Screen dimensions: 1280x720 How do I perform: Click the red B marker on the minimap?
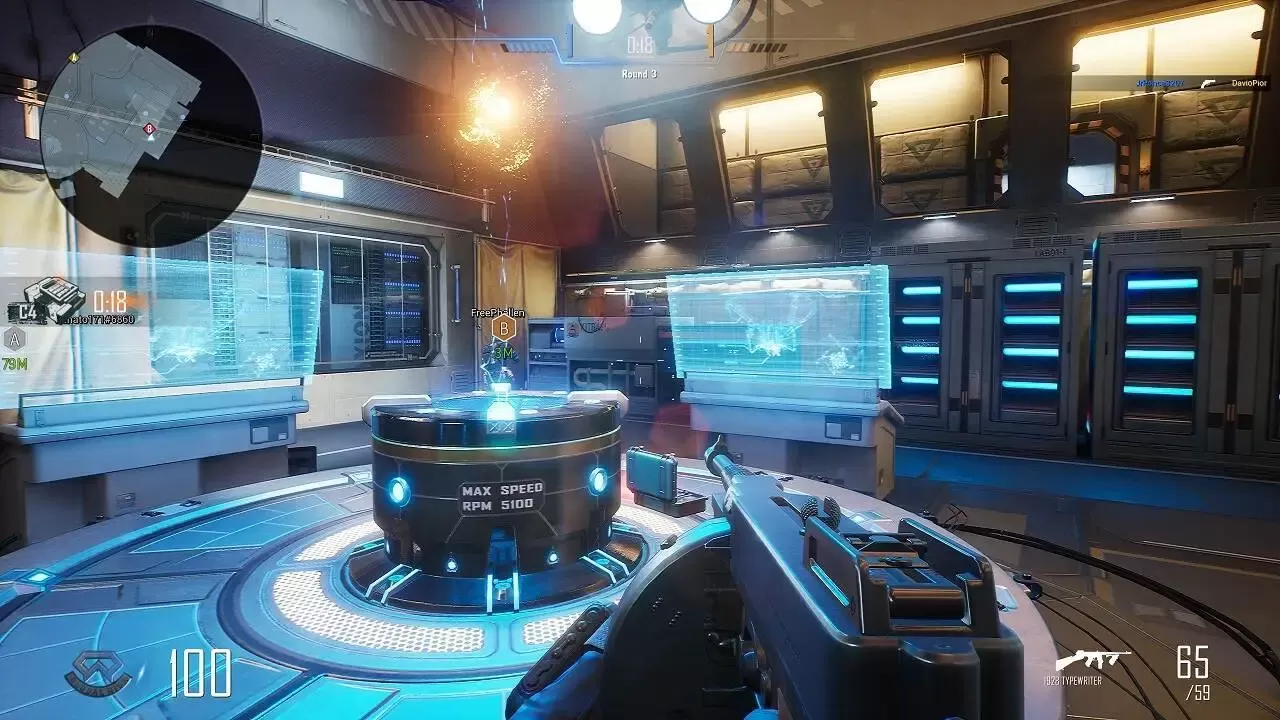pyautogui.click(x=149, y=129)
